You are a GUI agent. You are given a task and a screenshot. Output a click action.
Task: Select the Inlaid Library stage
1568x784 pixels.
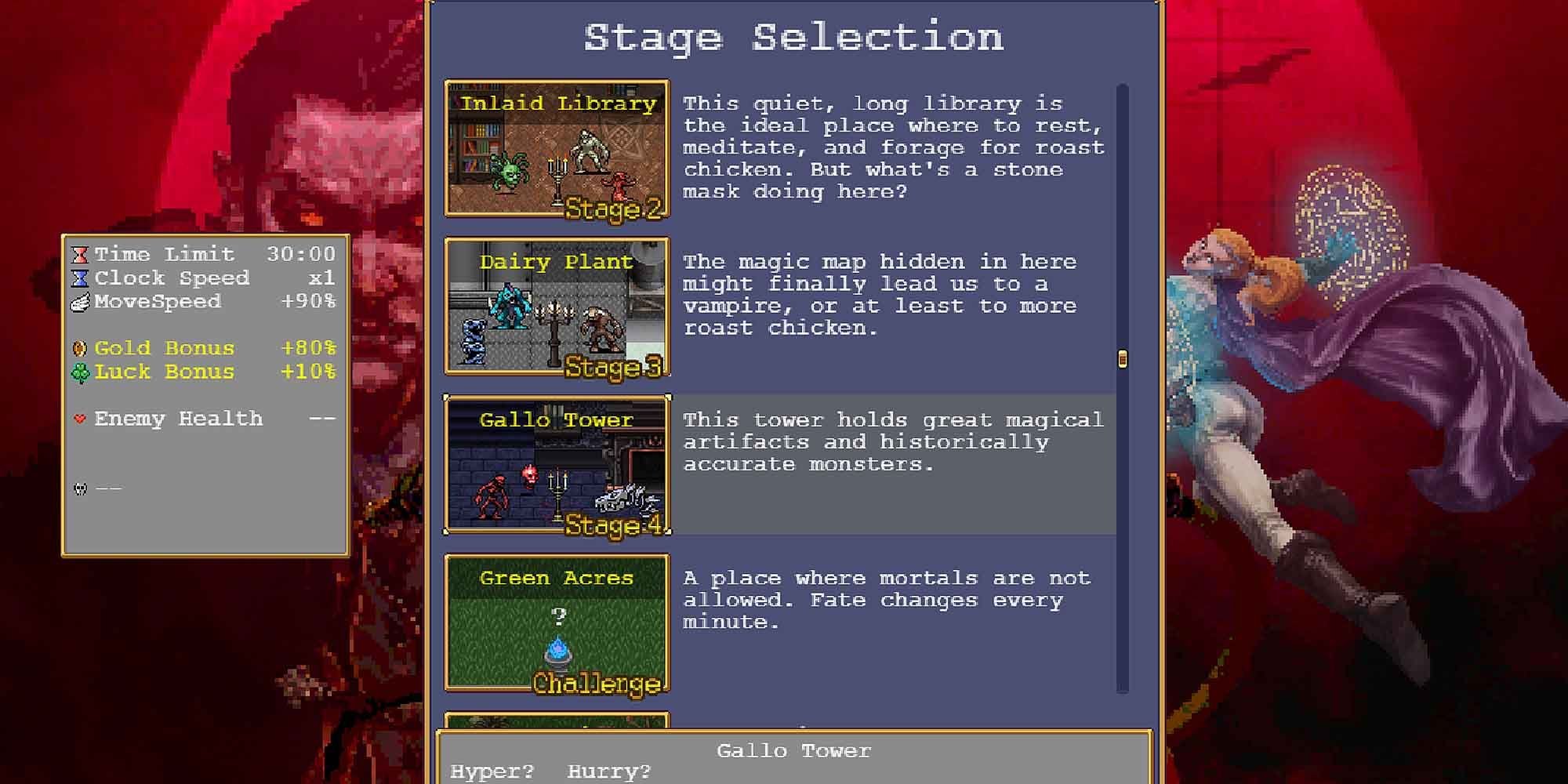click(x=557, y=149)
